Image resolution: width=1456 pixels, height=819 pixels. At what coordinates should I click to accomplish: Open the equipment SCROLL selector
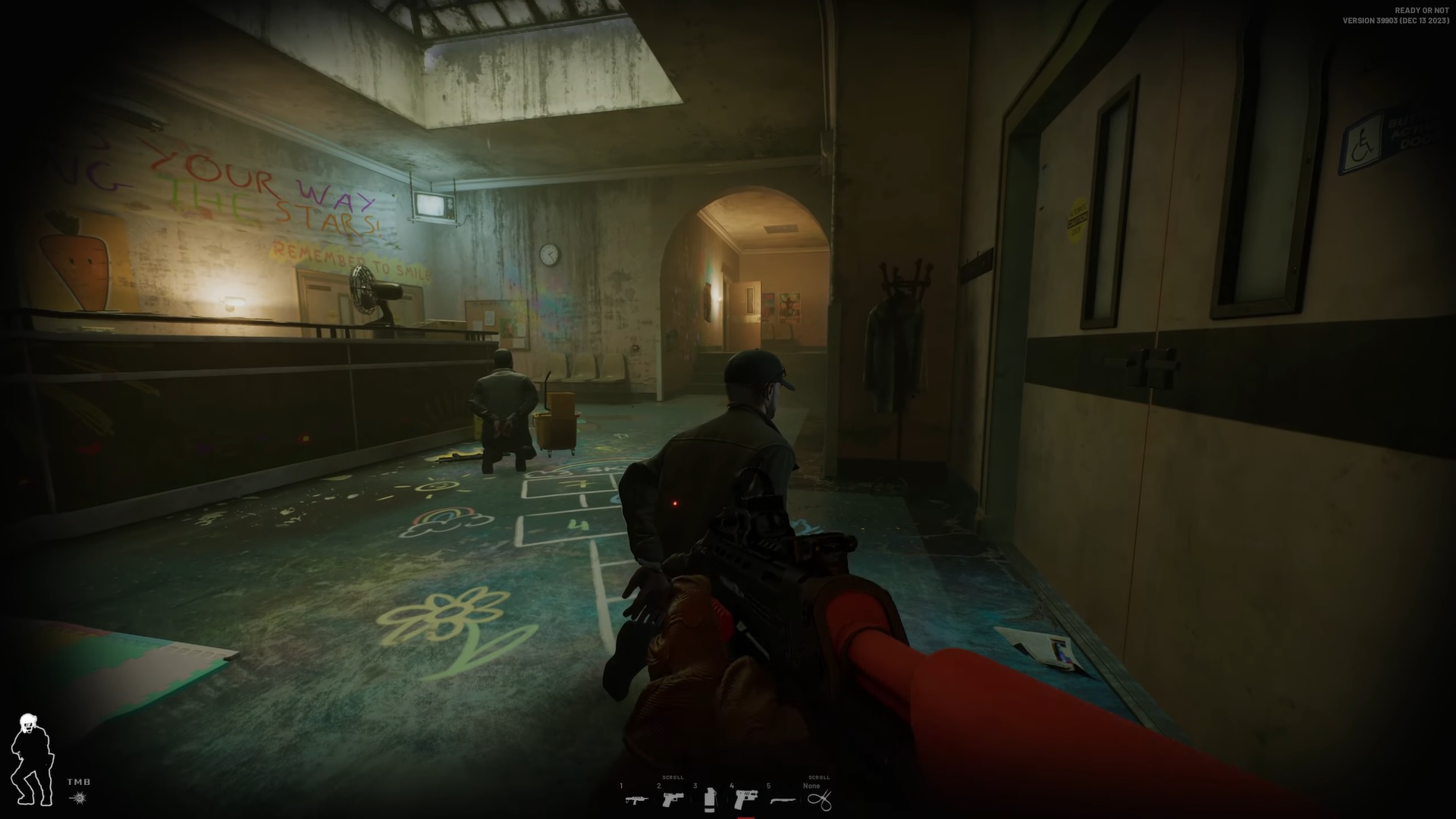[818, 777]
